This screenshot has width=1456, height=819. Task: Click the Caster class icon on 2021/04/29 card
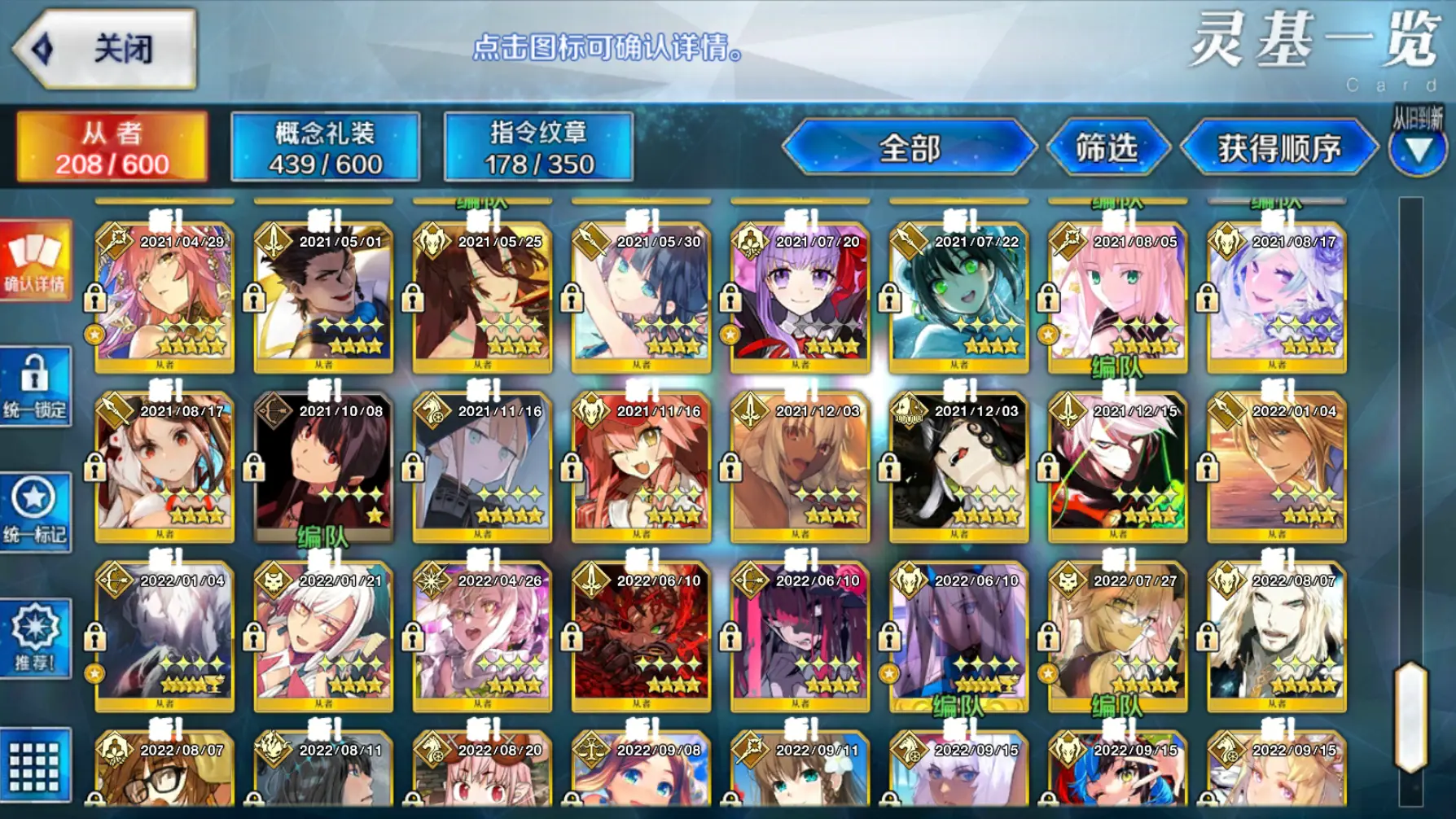(x=116, y=240)
